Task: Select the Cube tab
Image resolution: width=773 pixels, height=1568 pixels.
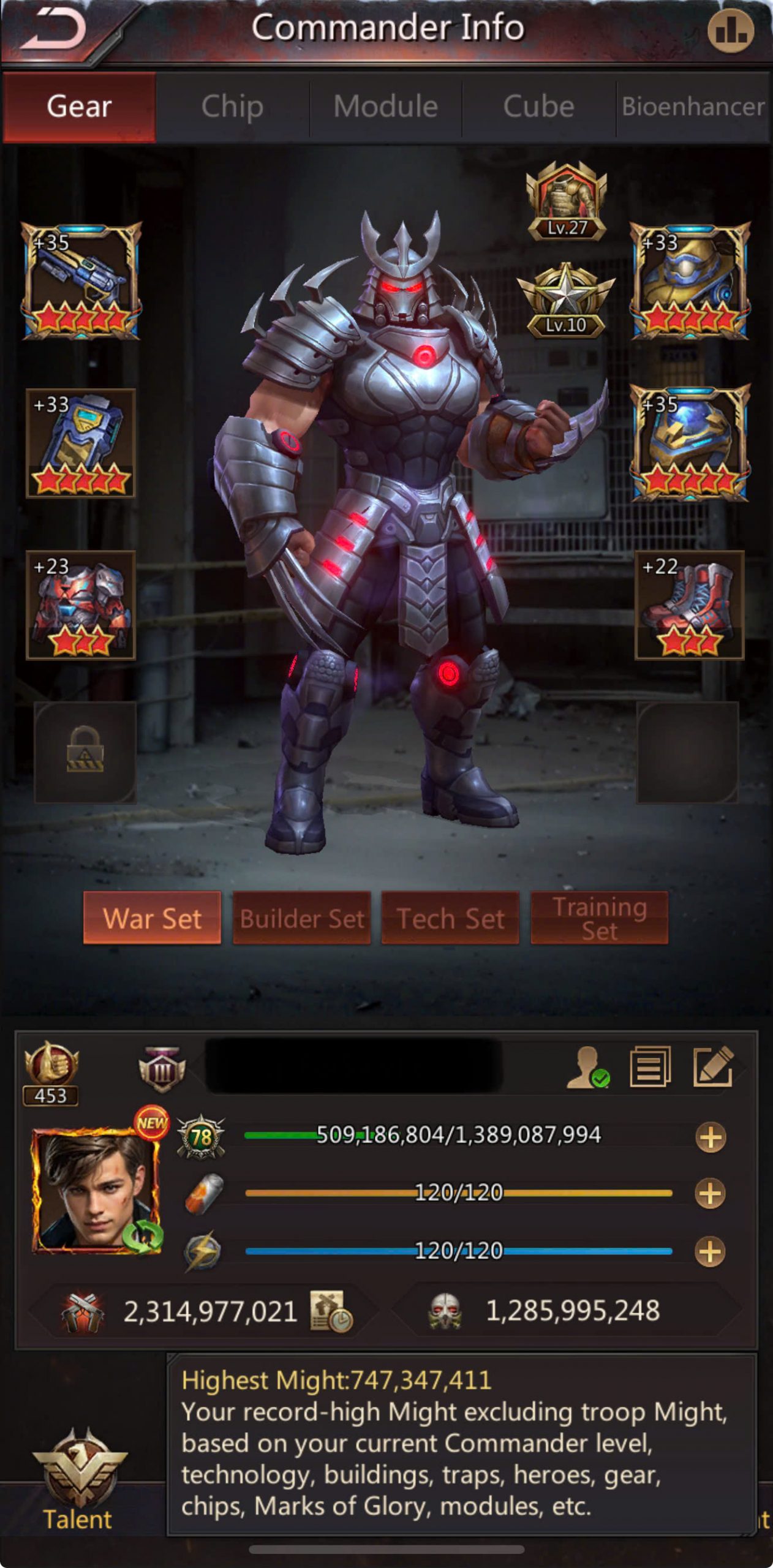Action: coord(538,107)
